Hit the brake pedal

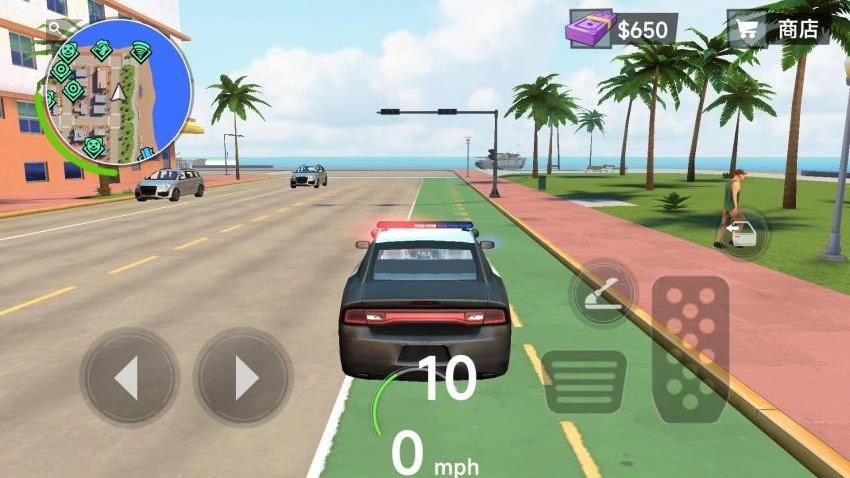(584, 381)
